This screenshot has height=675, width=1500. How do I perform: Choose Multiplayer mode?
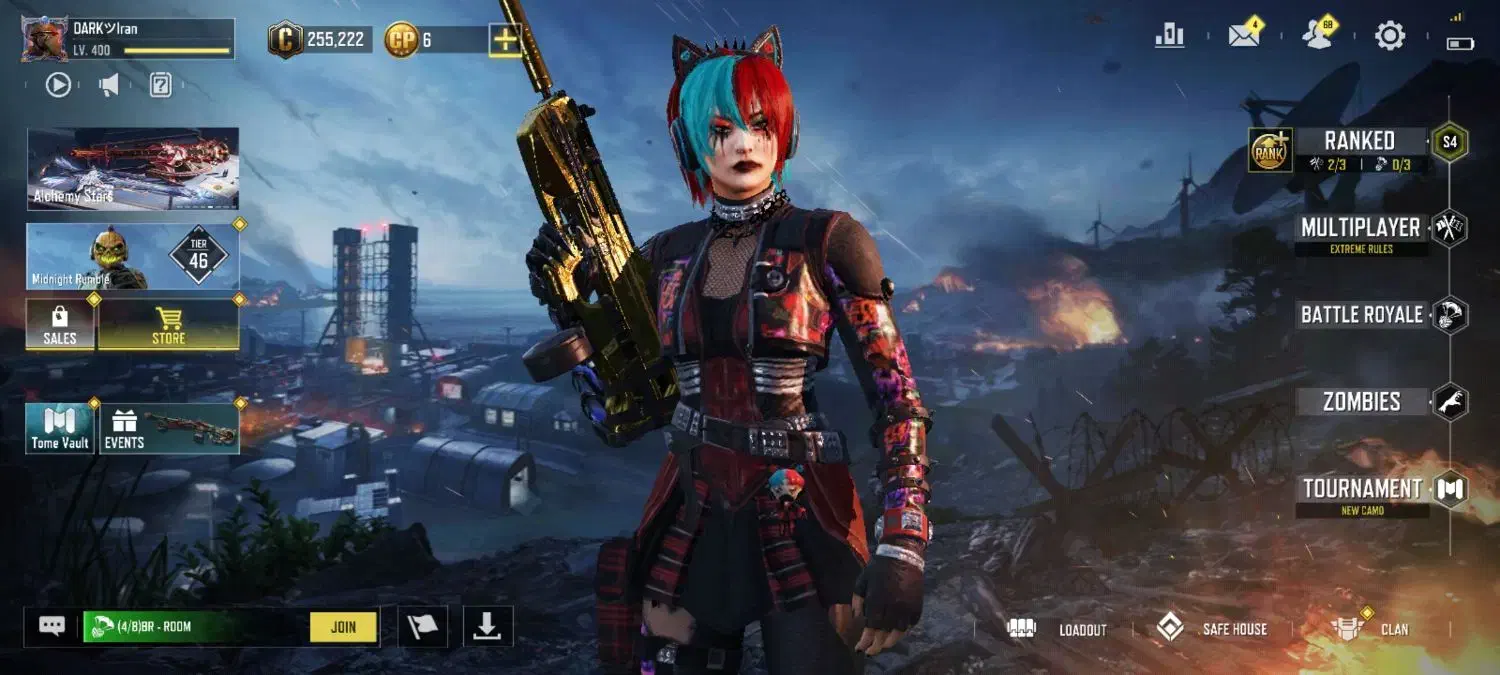click(1360, 228)
